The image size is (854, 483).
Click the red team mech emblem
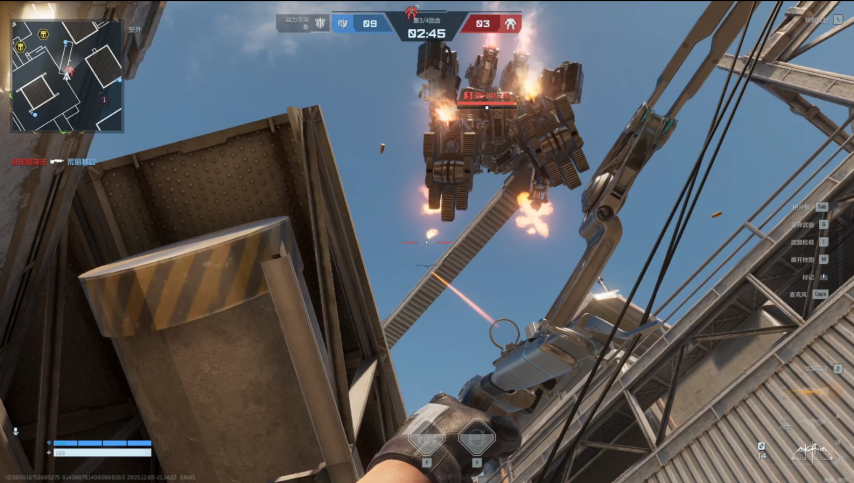(x=510, y=23)
